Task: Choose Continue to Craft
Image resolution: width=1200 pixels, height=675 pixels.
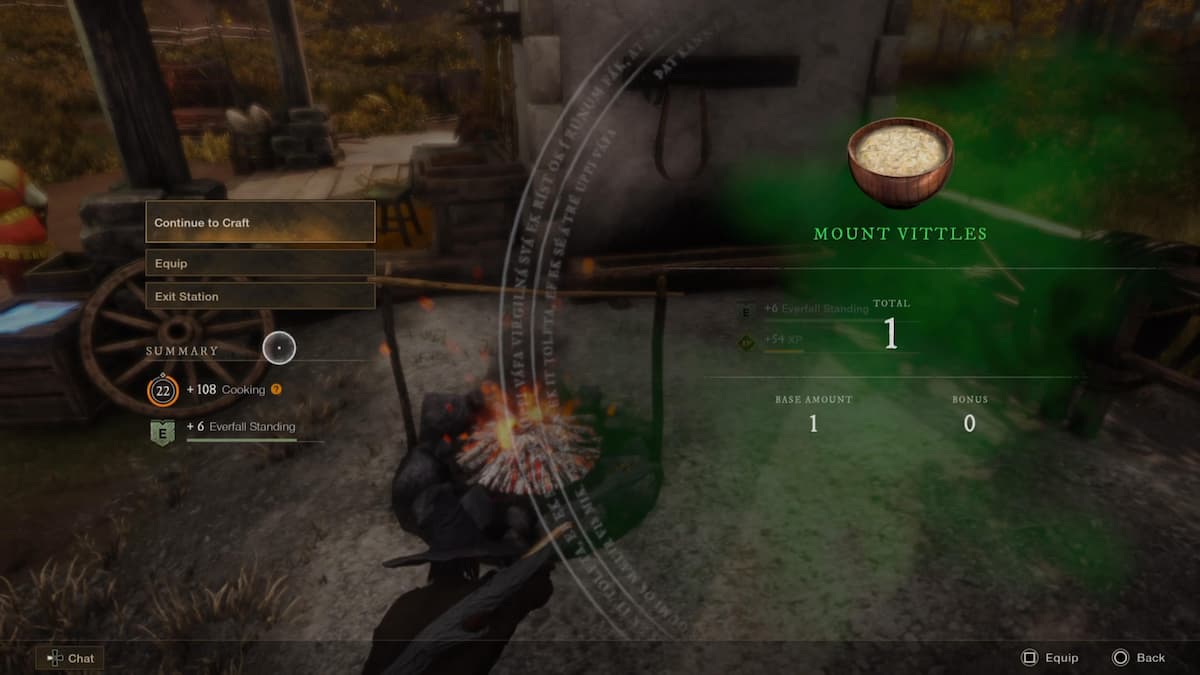Action: [x=260, y=222]
